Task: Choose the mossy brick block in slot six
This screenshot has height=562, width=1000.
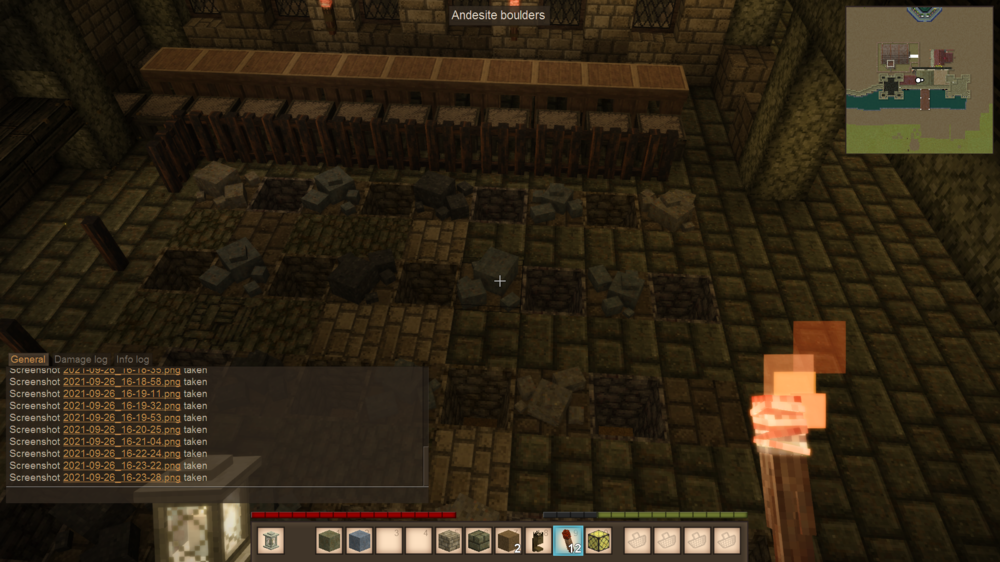Action: click(x=479, y=541)
